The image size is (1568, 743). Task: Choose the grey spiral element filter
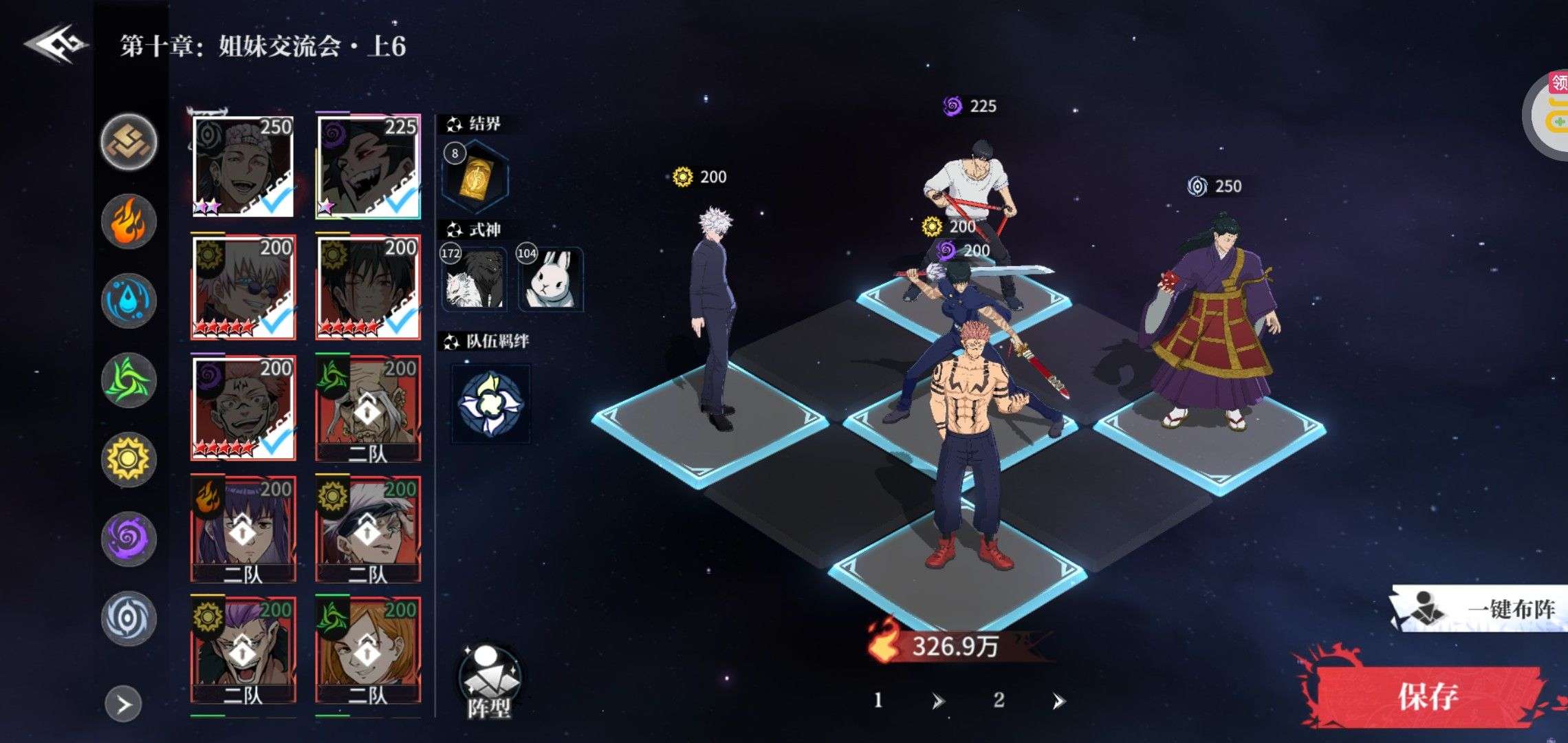(x=129, y=618)
